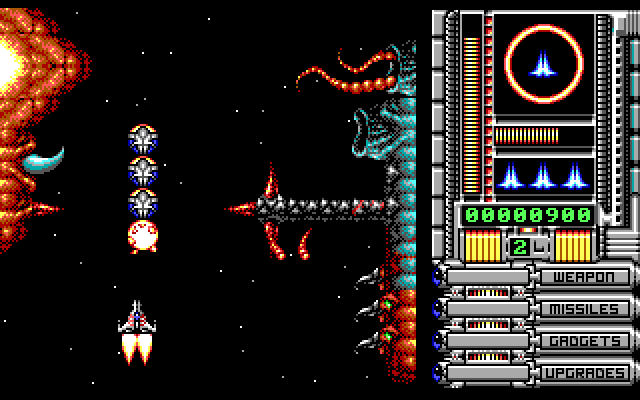Viewport: 640px width, 400px height.
Task: Open the MISSILES panel entry
Action: (586, 309)
